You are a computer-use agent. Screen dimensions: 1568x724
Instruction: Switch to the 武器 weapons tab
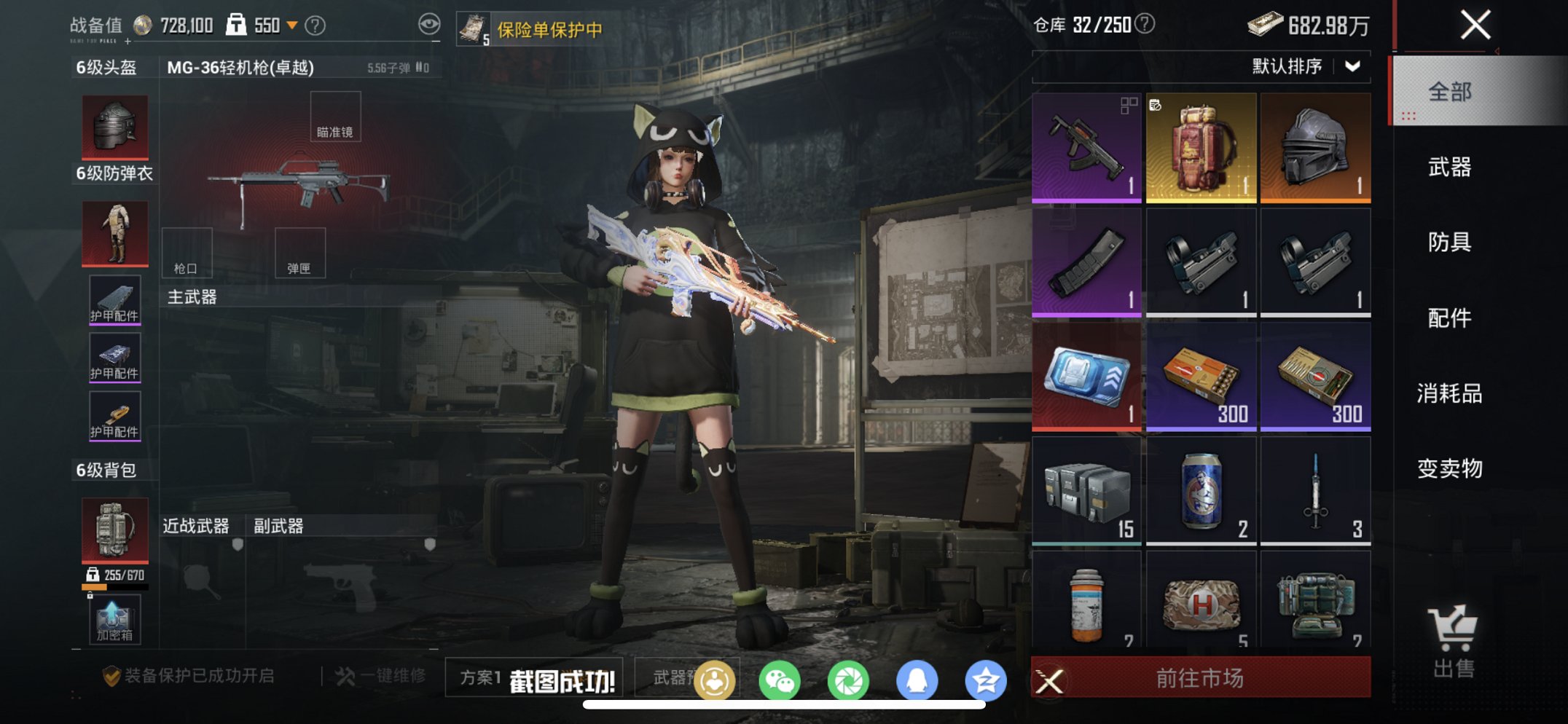pos(1449,168)
